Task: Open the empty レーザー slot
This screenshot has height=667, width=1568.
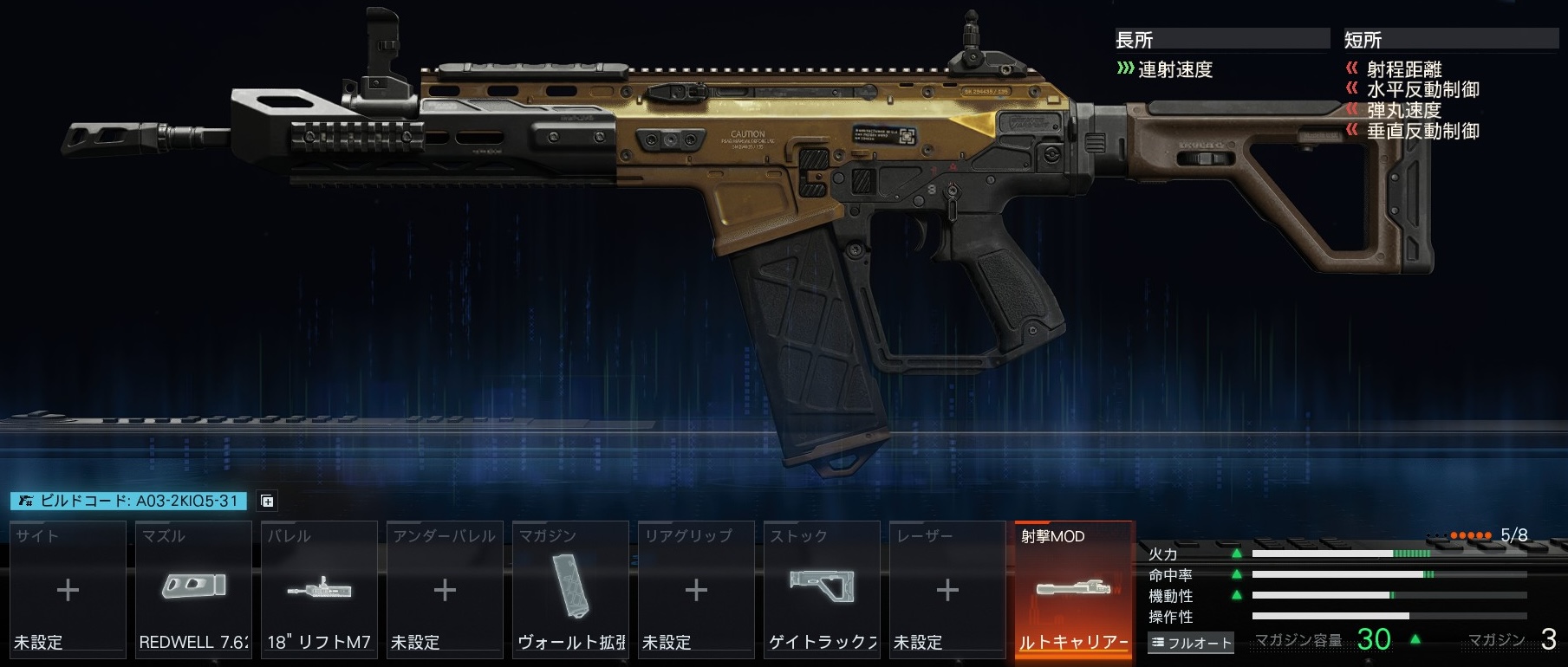Action: coord(947,589)
